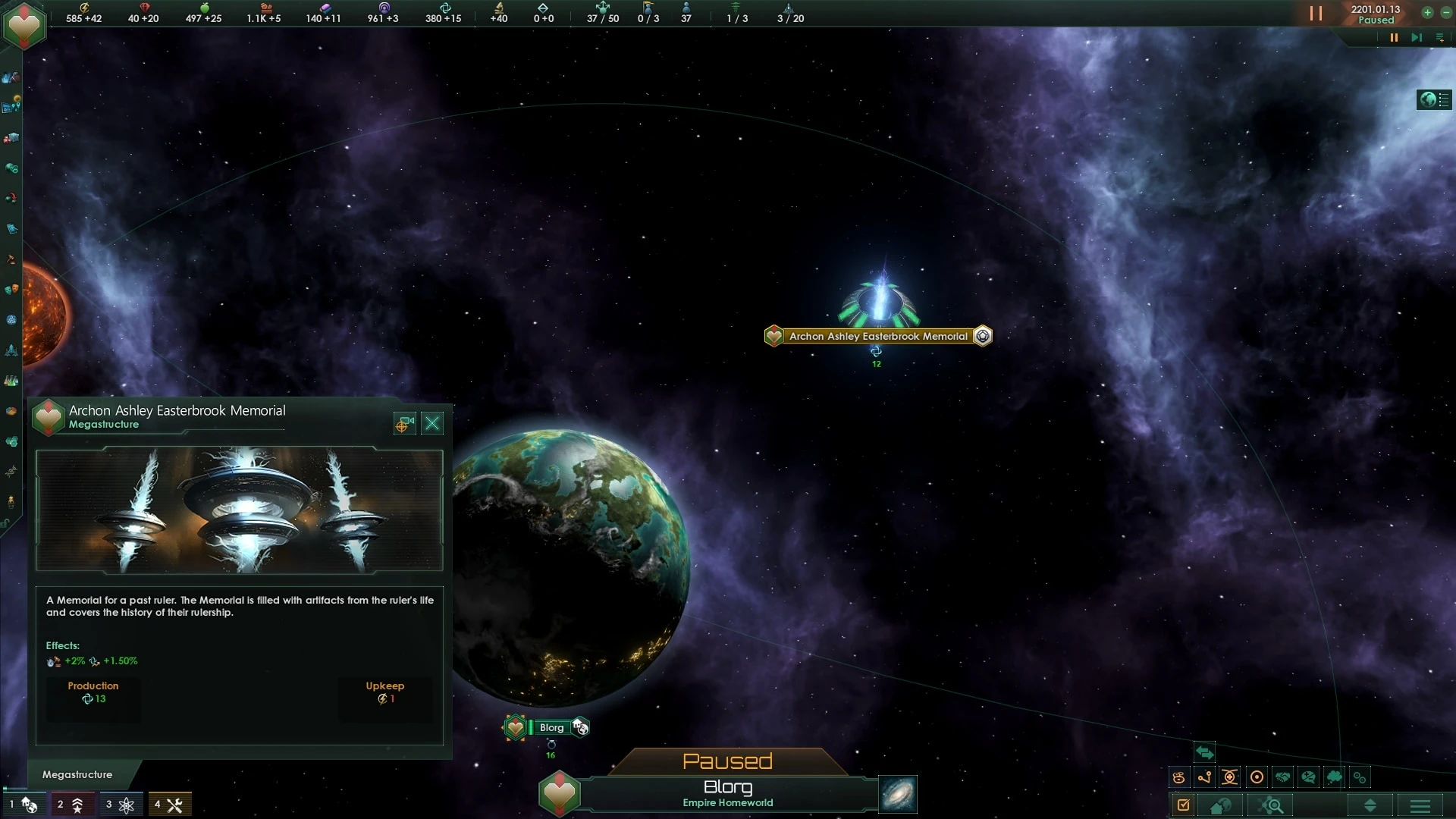Screen dimensions: 1456x819
Task: Enable the handshake diplomacy map mode
Action: point(1283,777)
